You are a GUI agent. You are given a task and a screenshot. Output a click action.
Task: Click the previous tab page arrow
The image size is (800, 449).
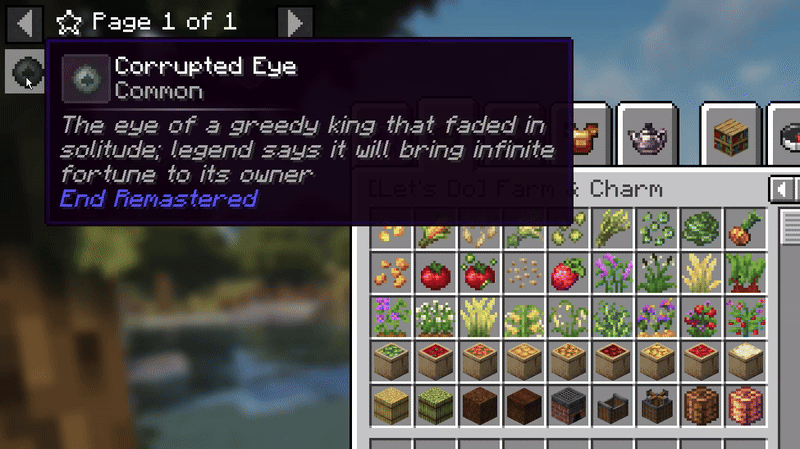pos(781,190)
